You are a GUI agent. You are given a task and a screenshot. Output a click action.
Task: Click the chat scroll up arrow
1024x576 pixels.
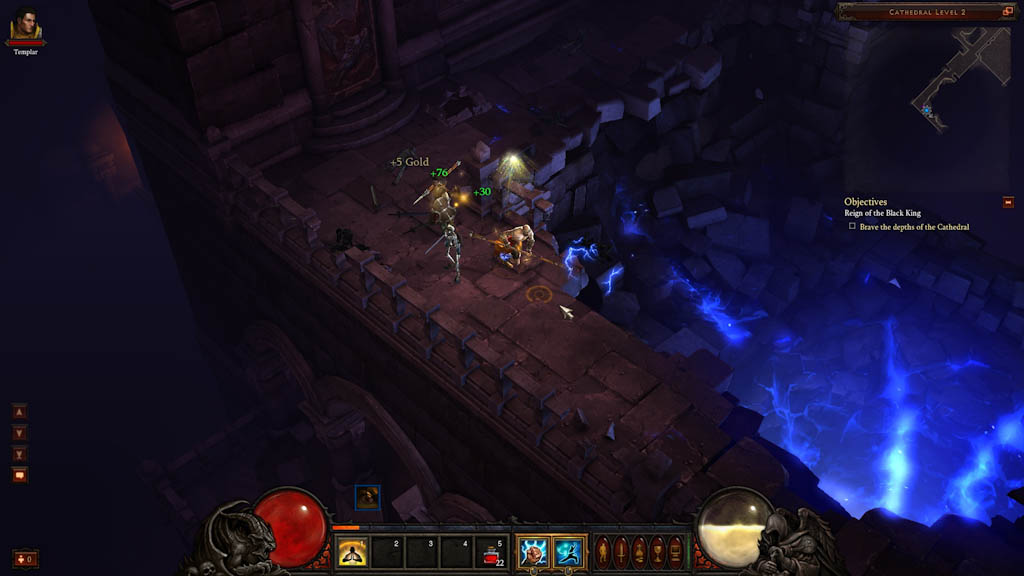tap(19, 411)
